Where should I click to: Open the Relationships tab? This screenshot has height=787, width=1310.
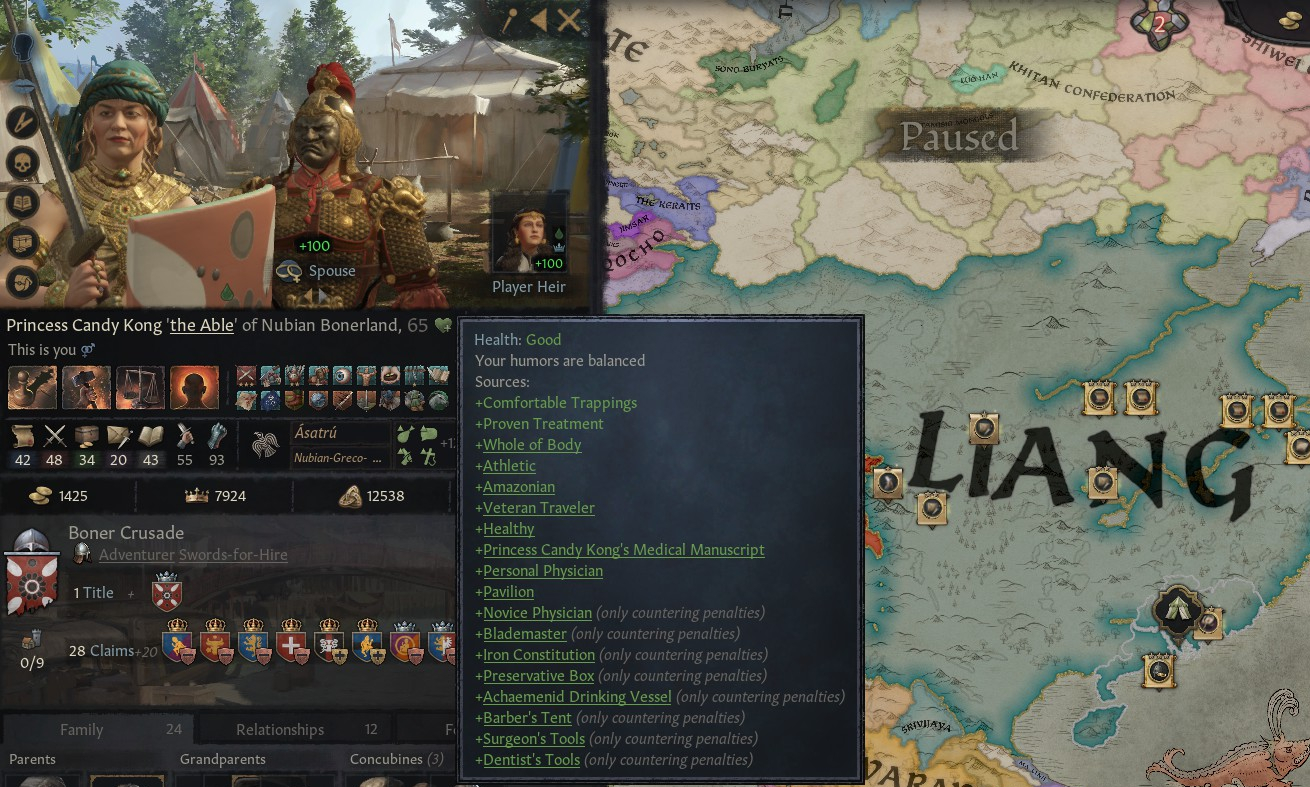(x=280, y=729)
